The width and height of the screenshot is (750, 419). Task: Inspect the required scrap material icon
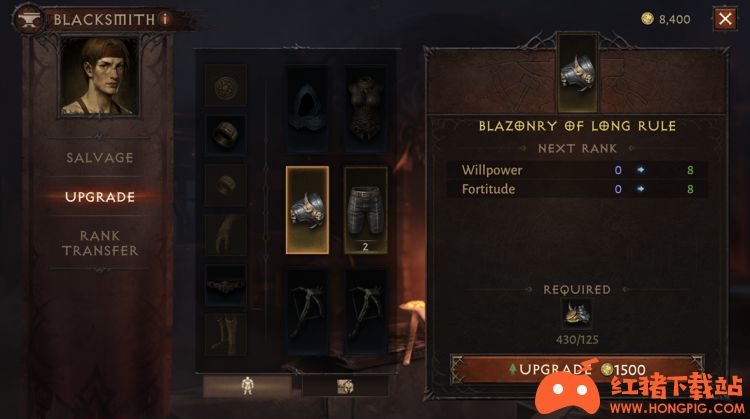point(576,314)
